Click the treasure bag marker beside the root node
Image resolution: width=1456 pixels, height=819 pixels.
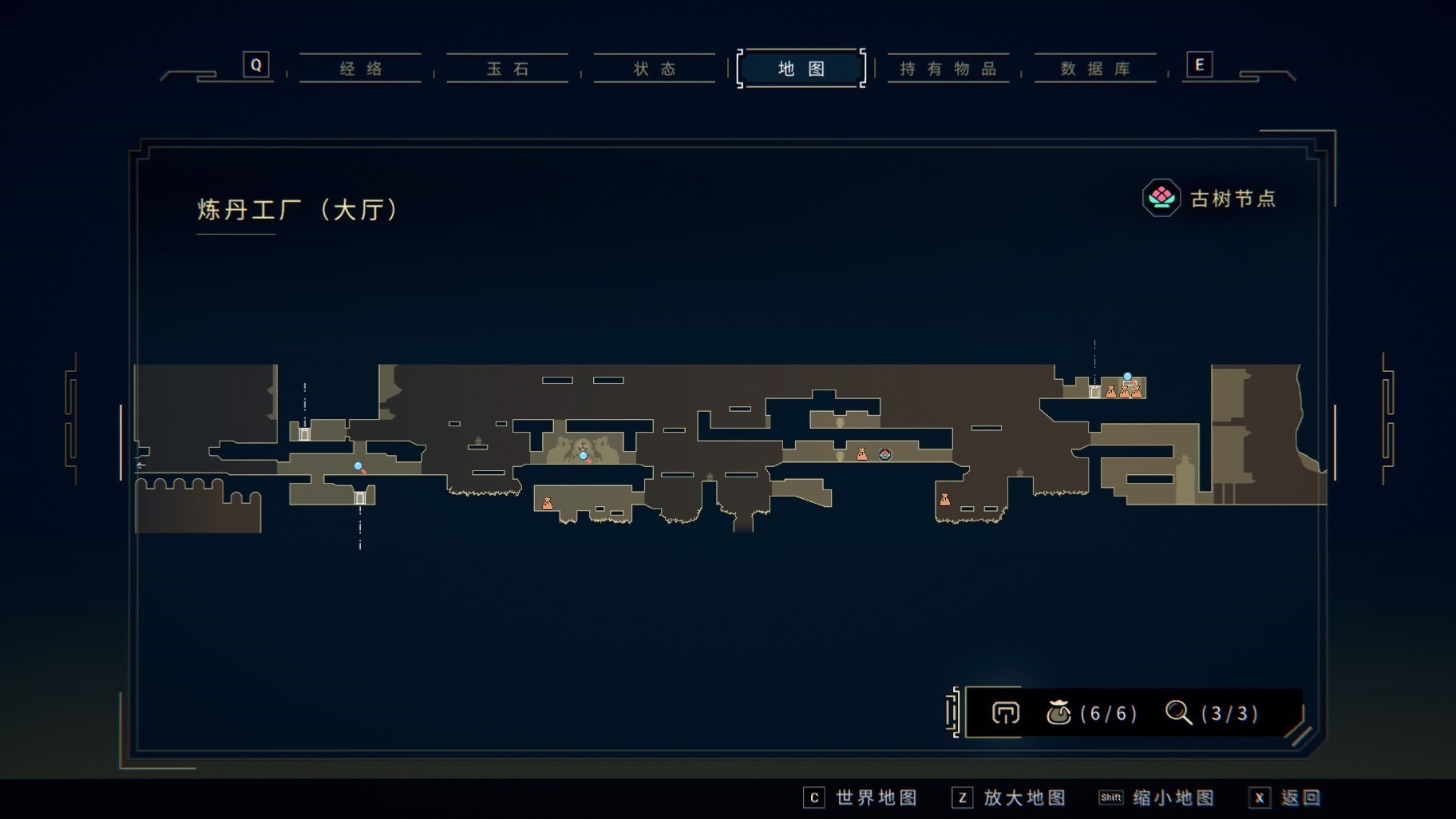pos(862,454)
